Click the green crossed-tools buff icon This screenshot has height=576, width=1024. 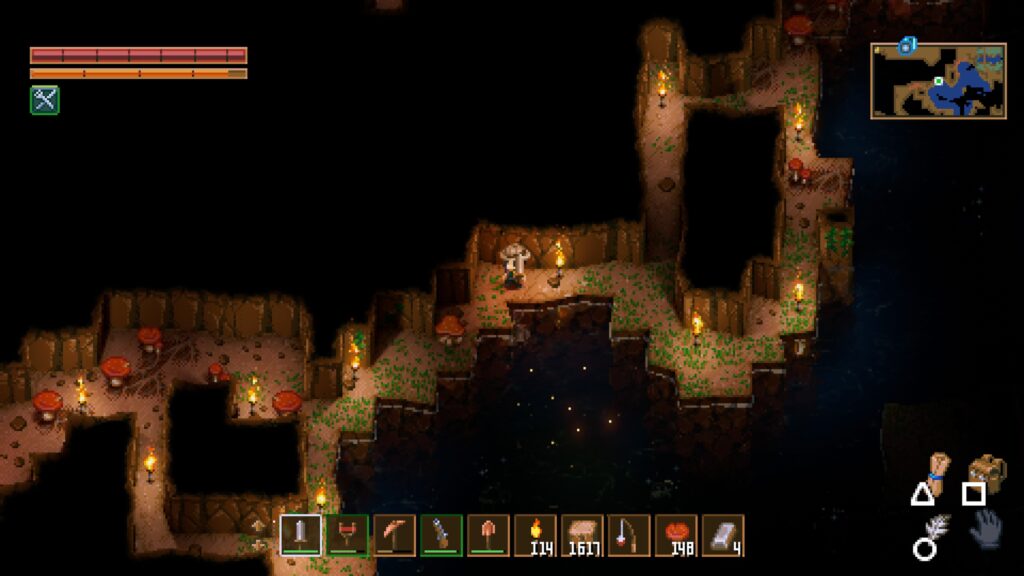44,99
